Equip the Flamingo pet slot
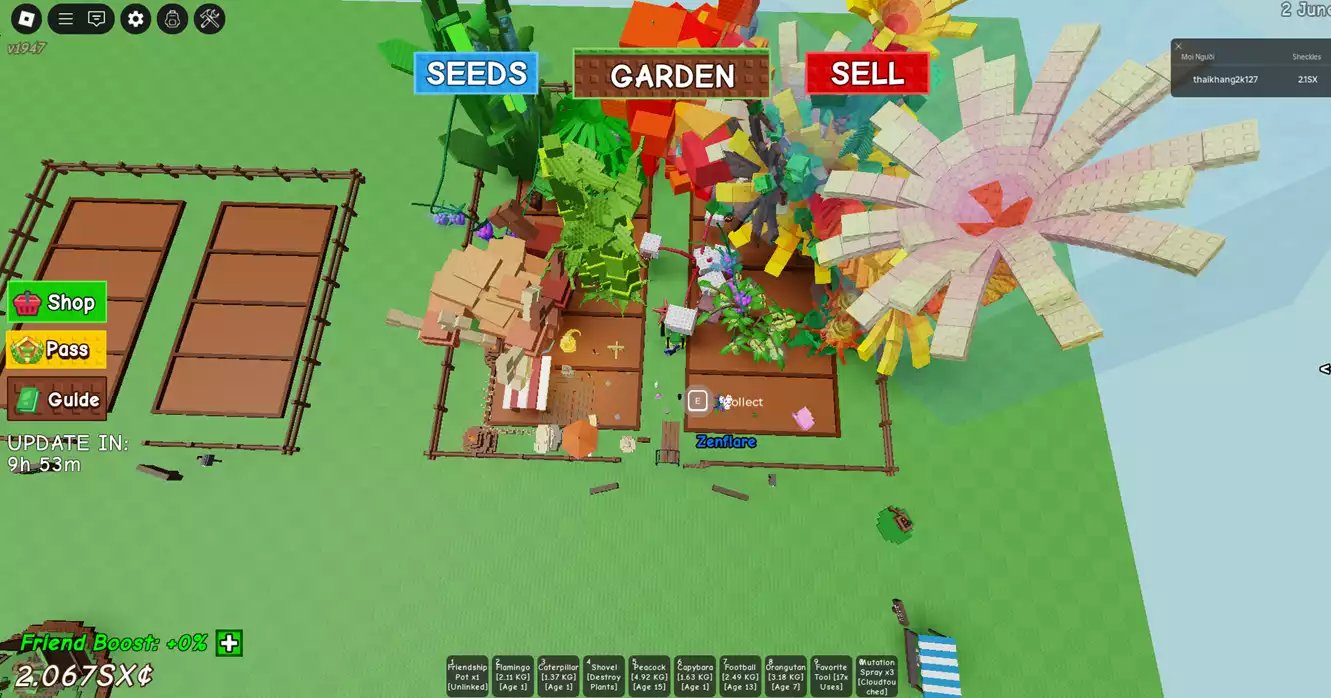Screen dimensions: 1331x698 point(513,676)
